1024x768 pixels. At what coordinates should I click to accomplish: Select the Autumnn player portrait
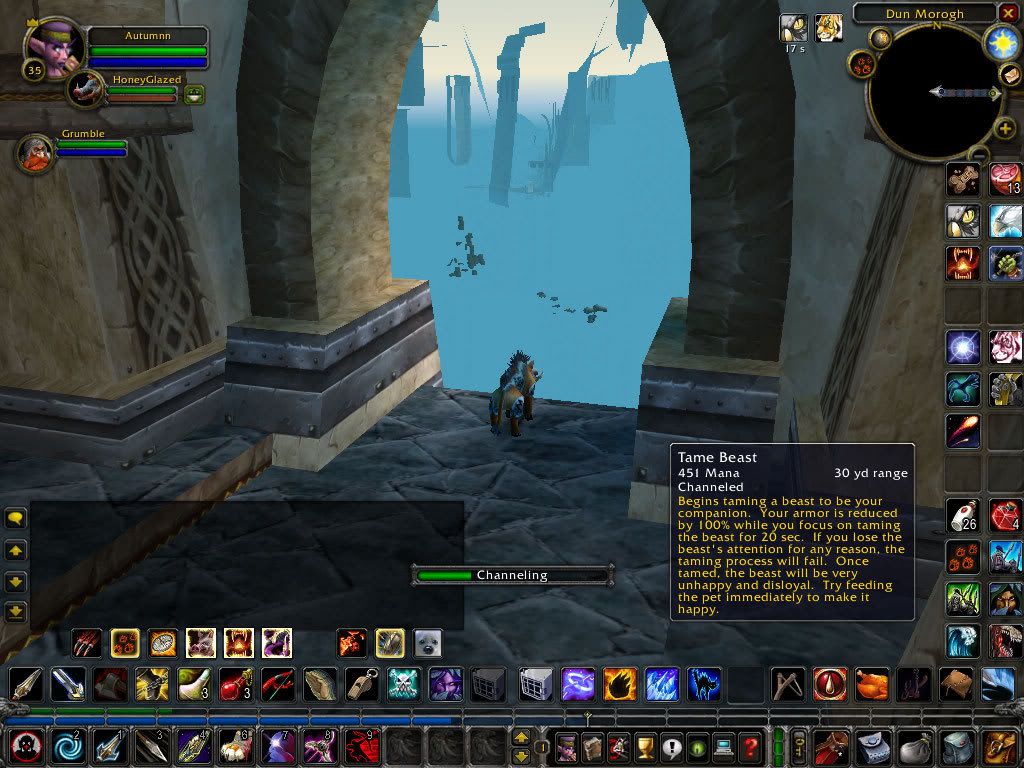[57, 47]
